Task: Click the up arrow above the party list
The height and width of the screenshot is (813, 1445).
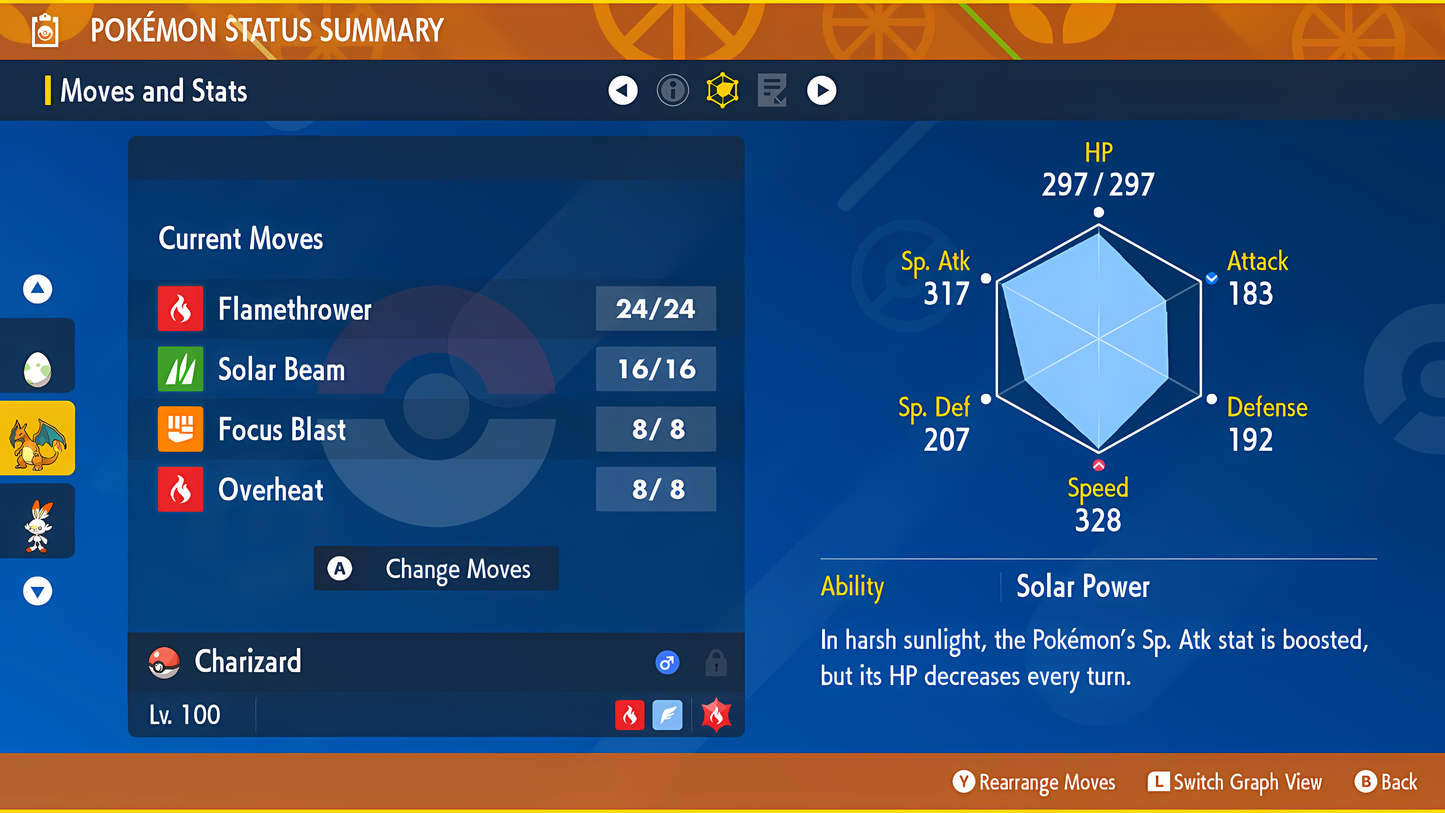Action: point(37,288)
